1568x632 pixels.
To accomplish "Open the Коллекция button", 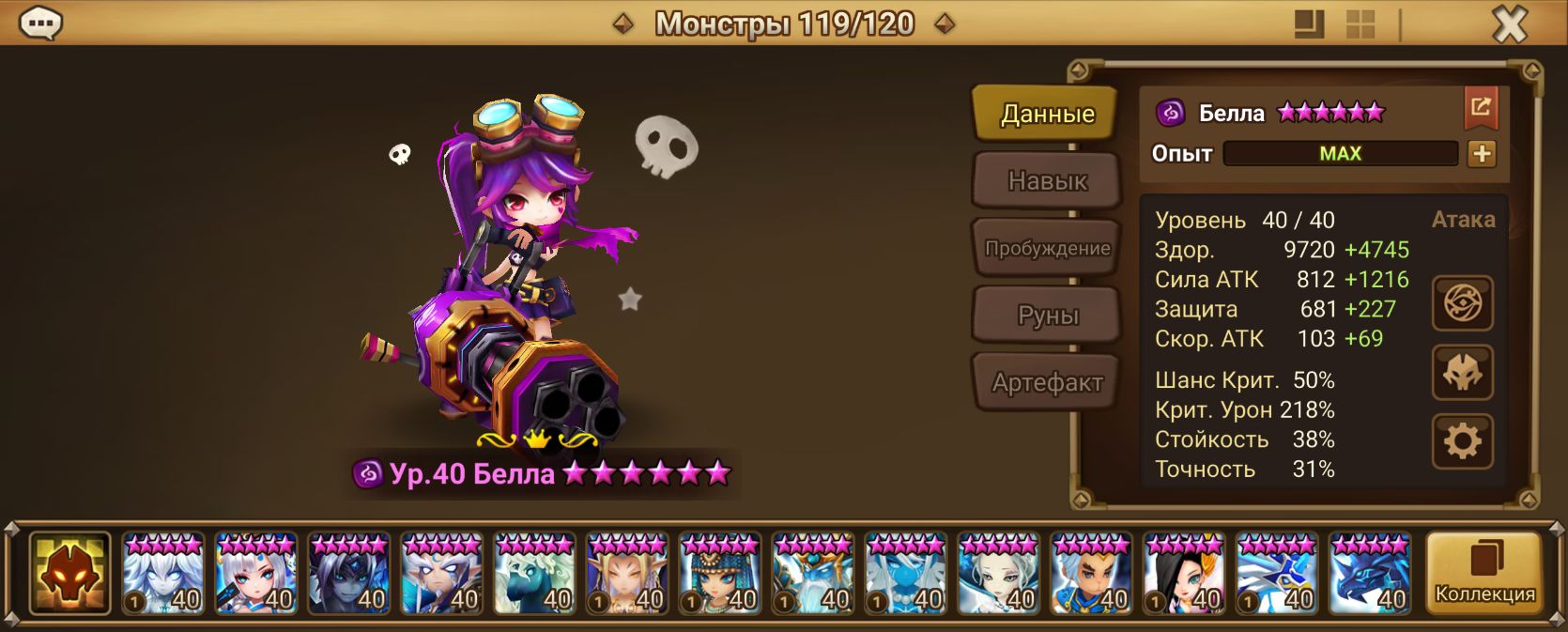I will point(1483,573).
